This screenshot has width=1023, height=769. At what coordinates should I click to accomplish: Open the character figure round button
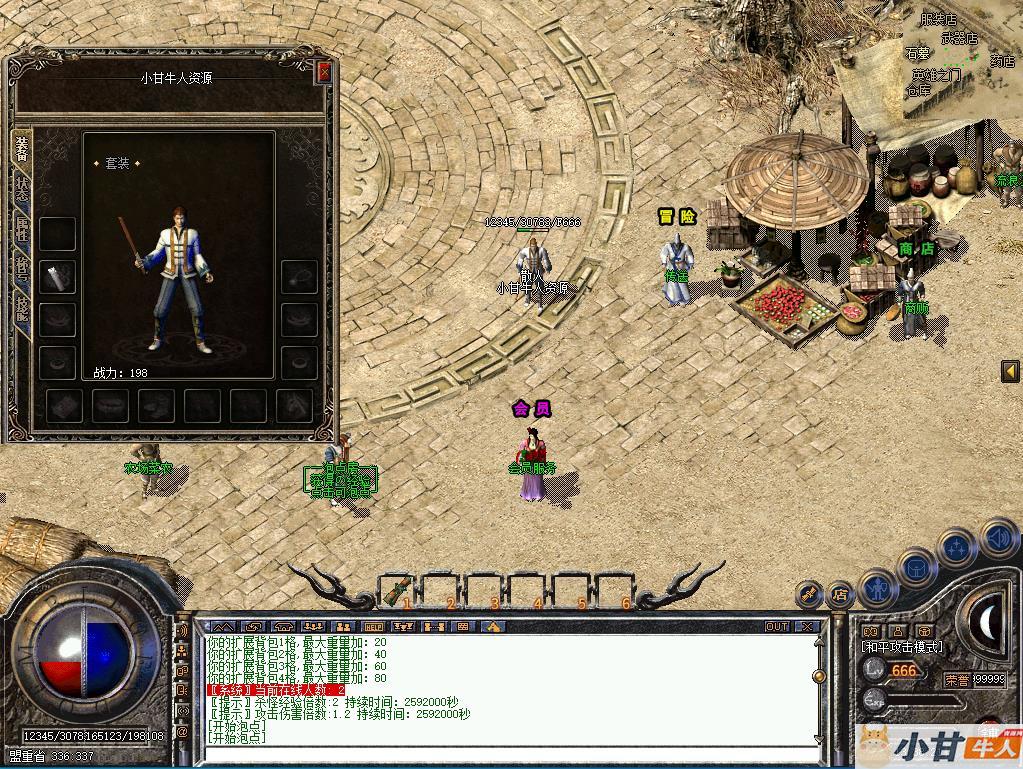click(878, 588)
